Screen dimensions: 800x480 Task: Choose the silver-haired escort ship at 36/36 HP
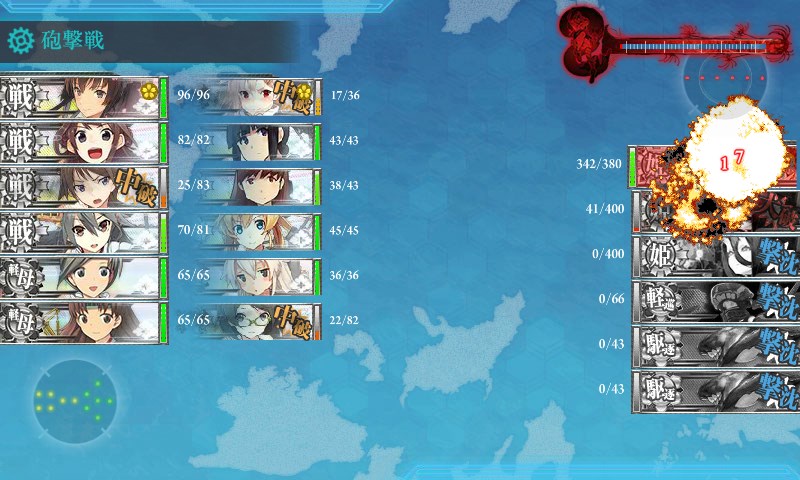(258, 277)
